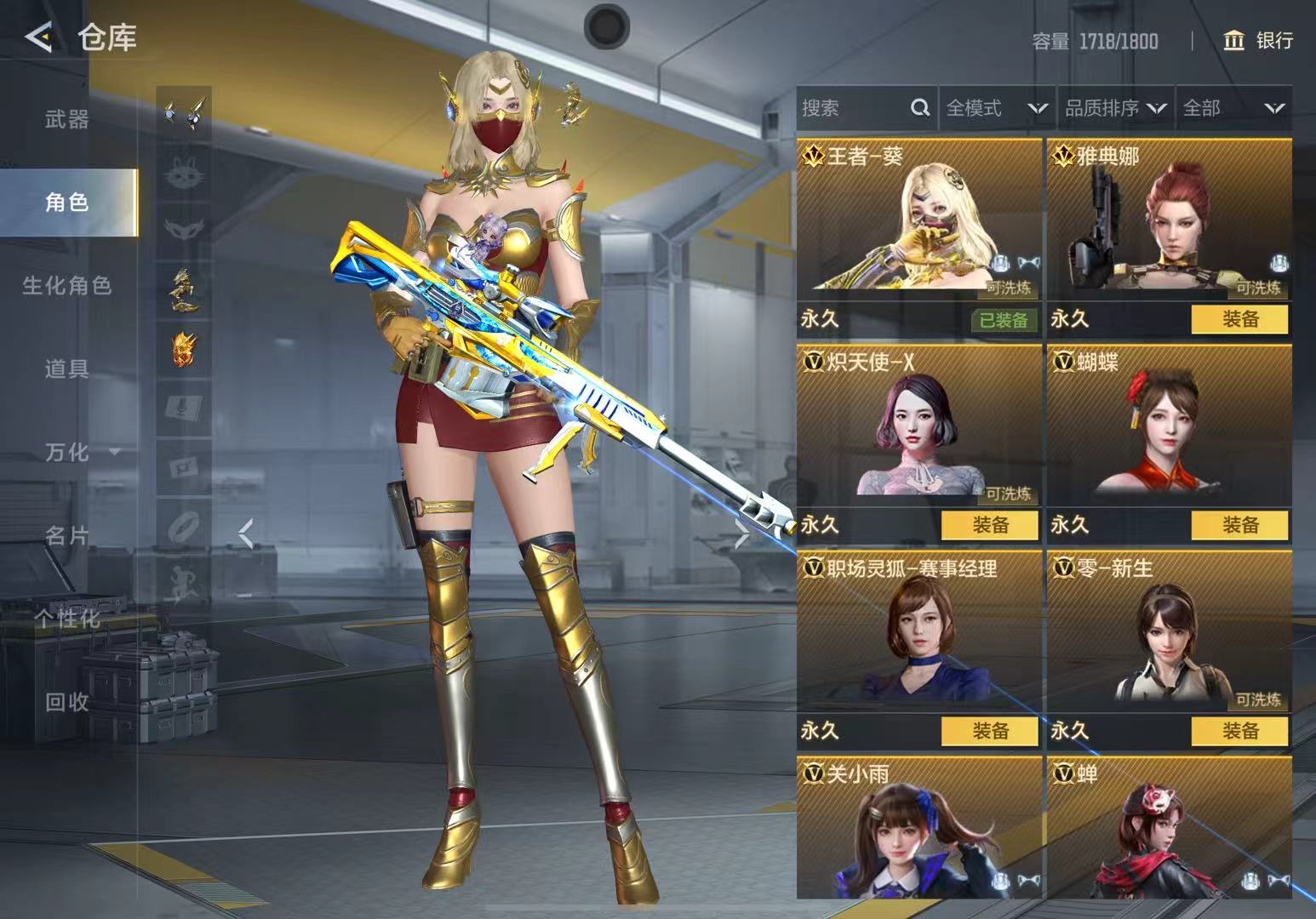Open the 银行 bank
Image resolution: width=1316 pixels, height=919 pixels.
1258,40
